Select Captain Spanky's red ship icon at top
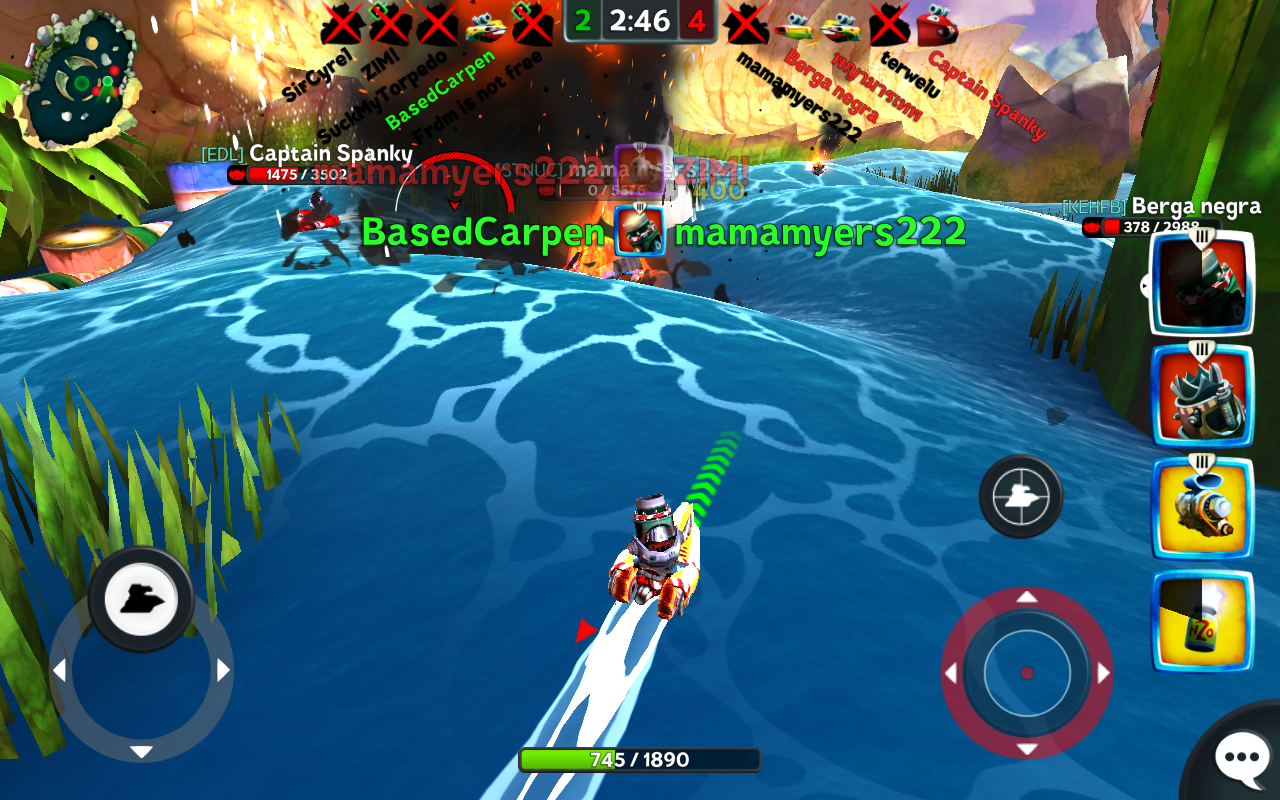The width and height of the screenshot is (1280, 800). click(937, 25)
